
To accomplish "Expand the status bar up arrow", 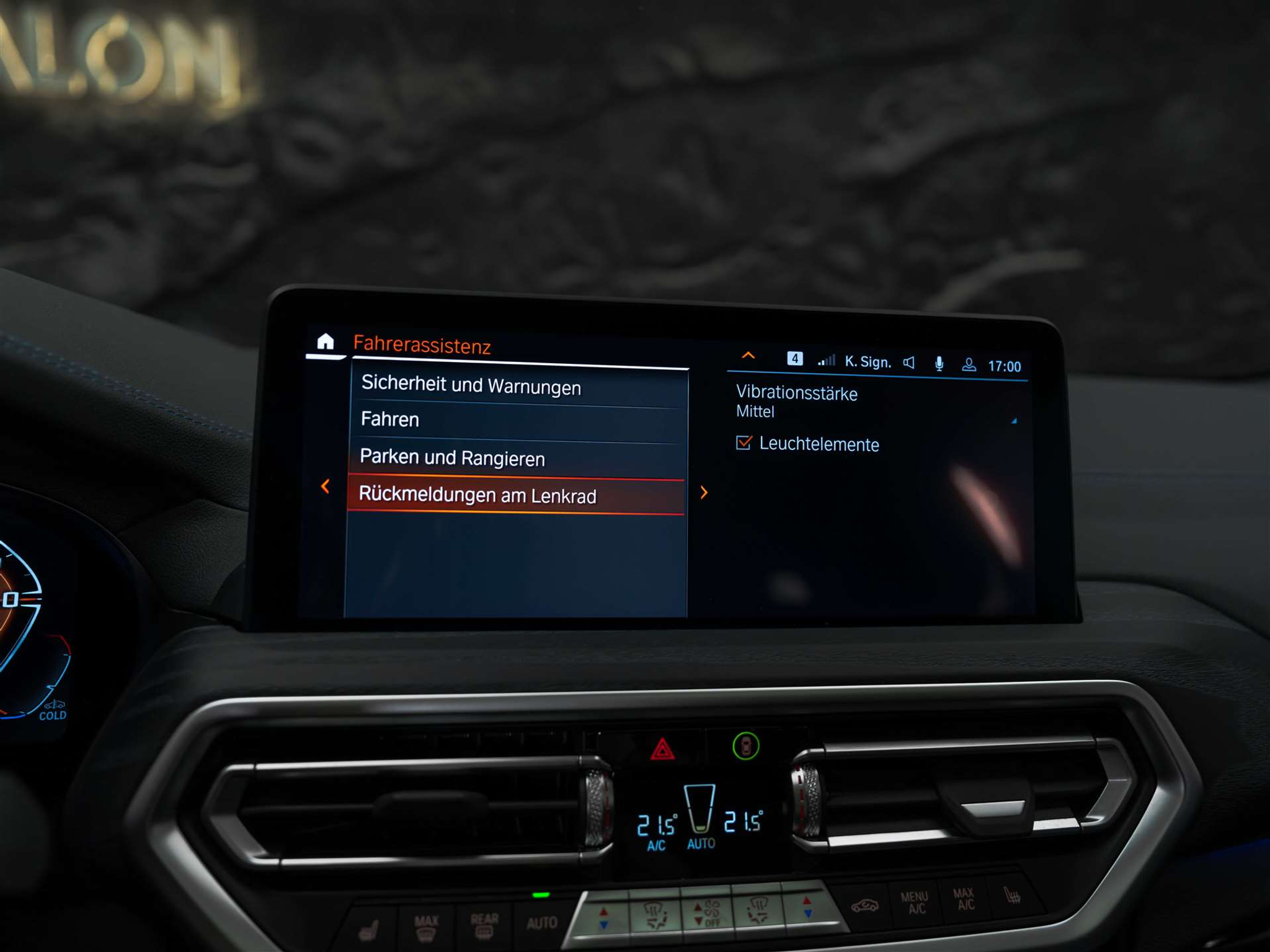I will pyautogui.click(x=748, y=356).
